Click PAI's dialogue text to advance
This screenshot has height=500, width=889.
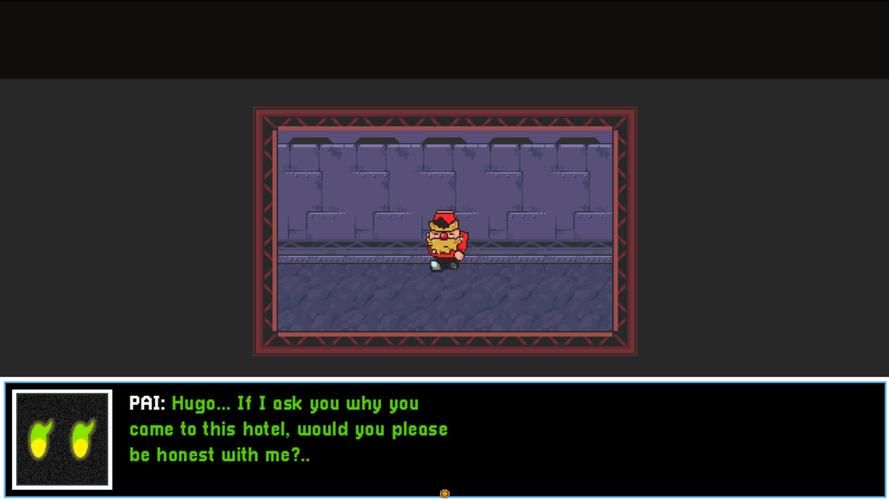(x=289, y=429)
